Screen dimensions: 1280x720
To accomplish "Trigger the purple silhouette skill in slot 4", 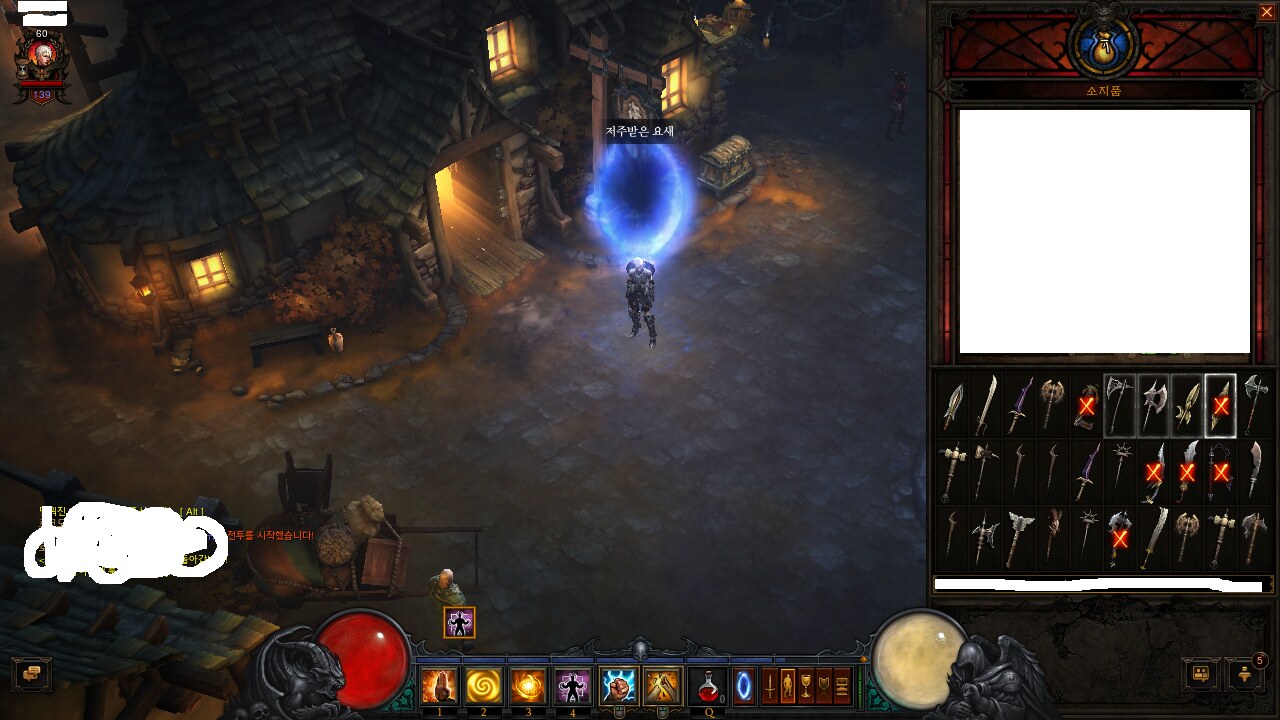I will [572, 686].
